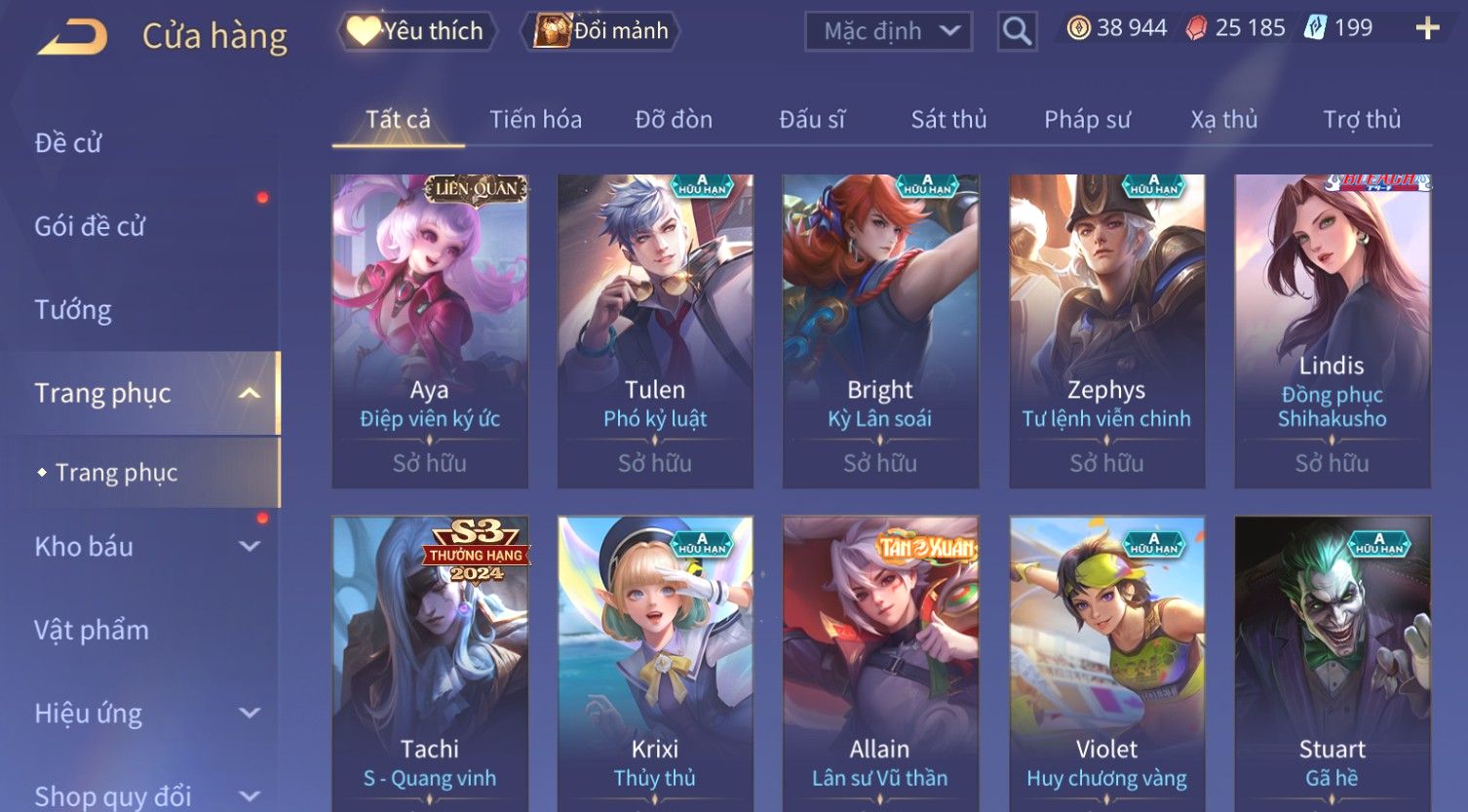
Task: Expand the Mặc định sort dropdown
Action: (888, 31)
